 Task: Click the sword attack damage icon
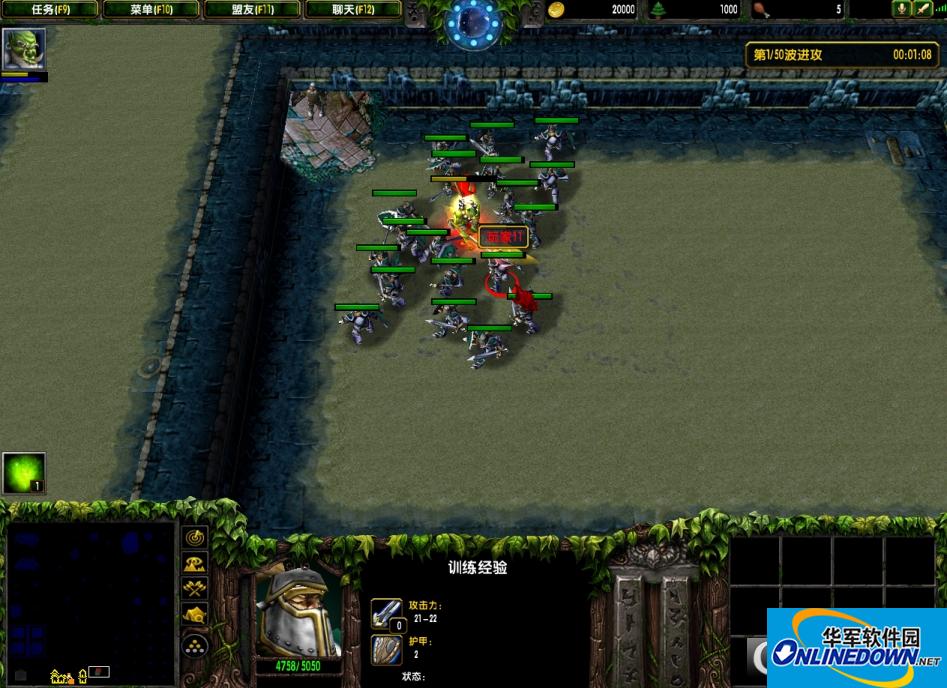point(386,612)
